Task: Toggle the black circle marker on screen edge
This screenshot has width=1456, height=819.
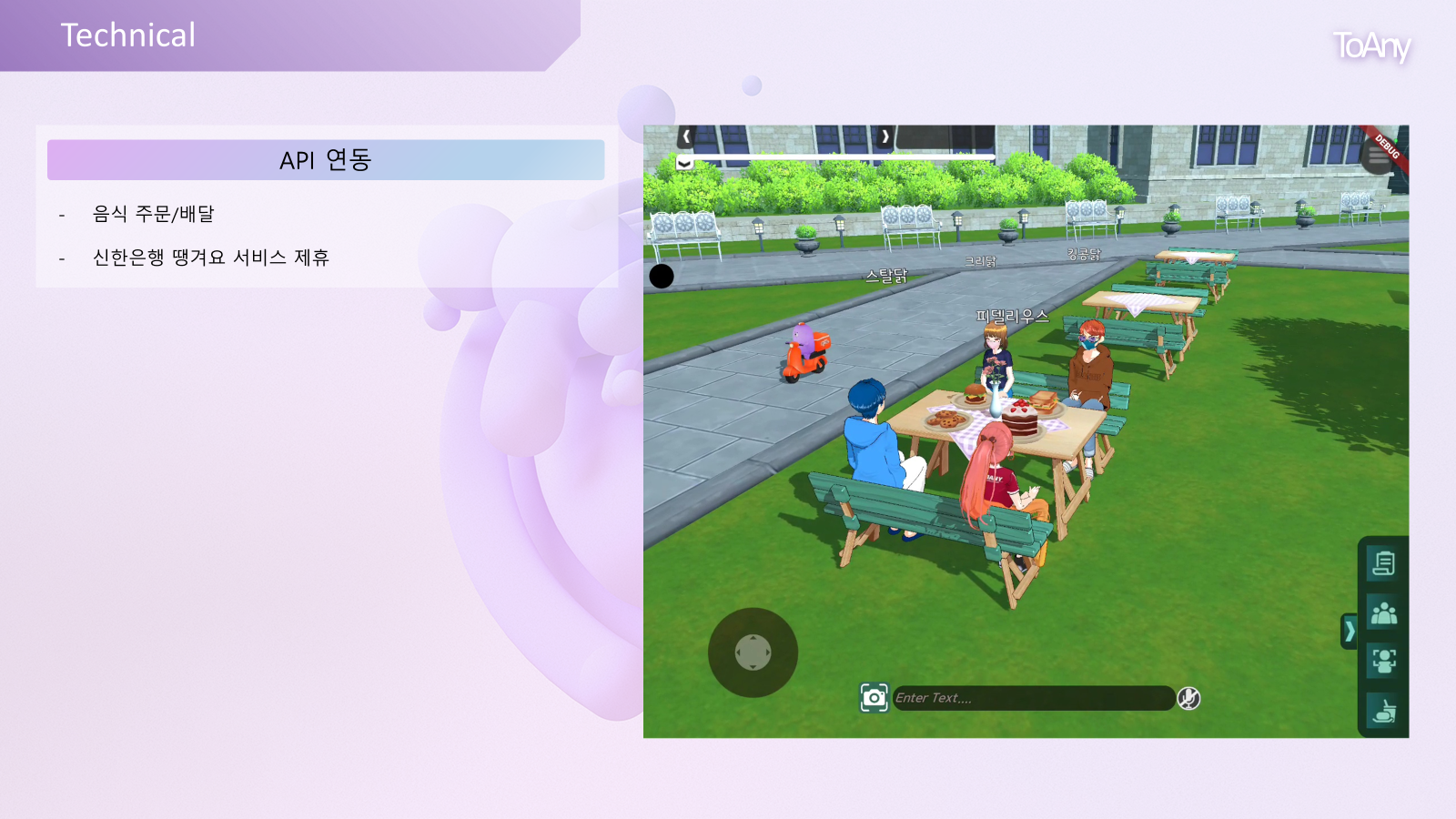Action: [662, 276]
